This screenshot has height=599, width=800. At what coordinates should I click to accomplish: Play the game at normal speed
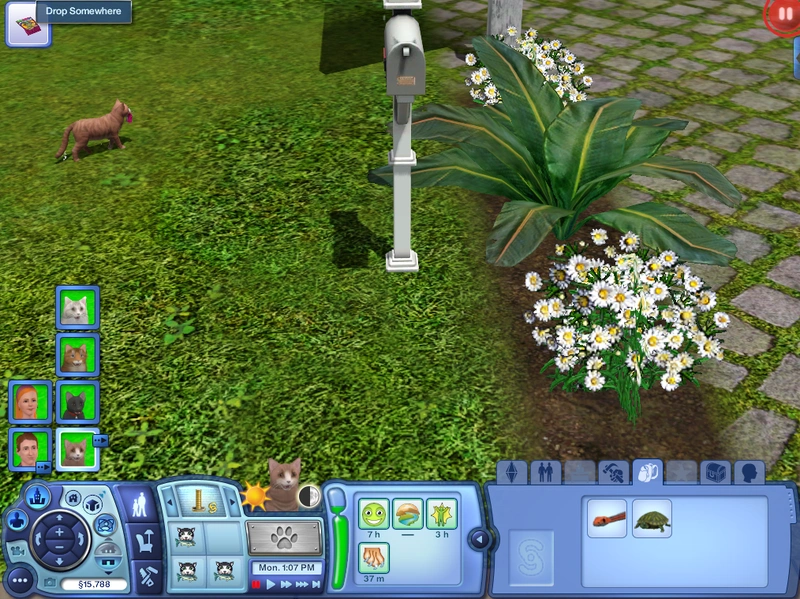pyautogui.click(x=271, y=584)
